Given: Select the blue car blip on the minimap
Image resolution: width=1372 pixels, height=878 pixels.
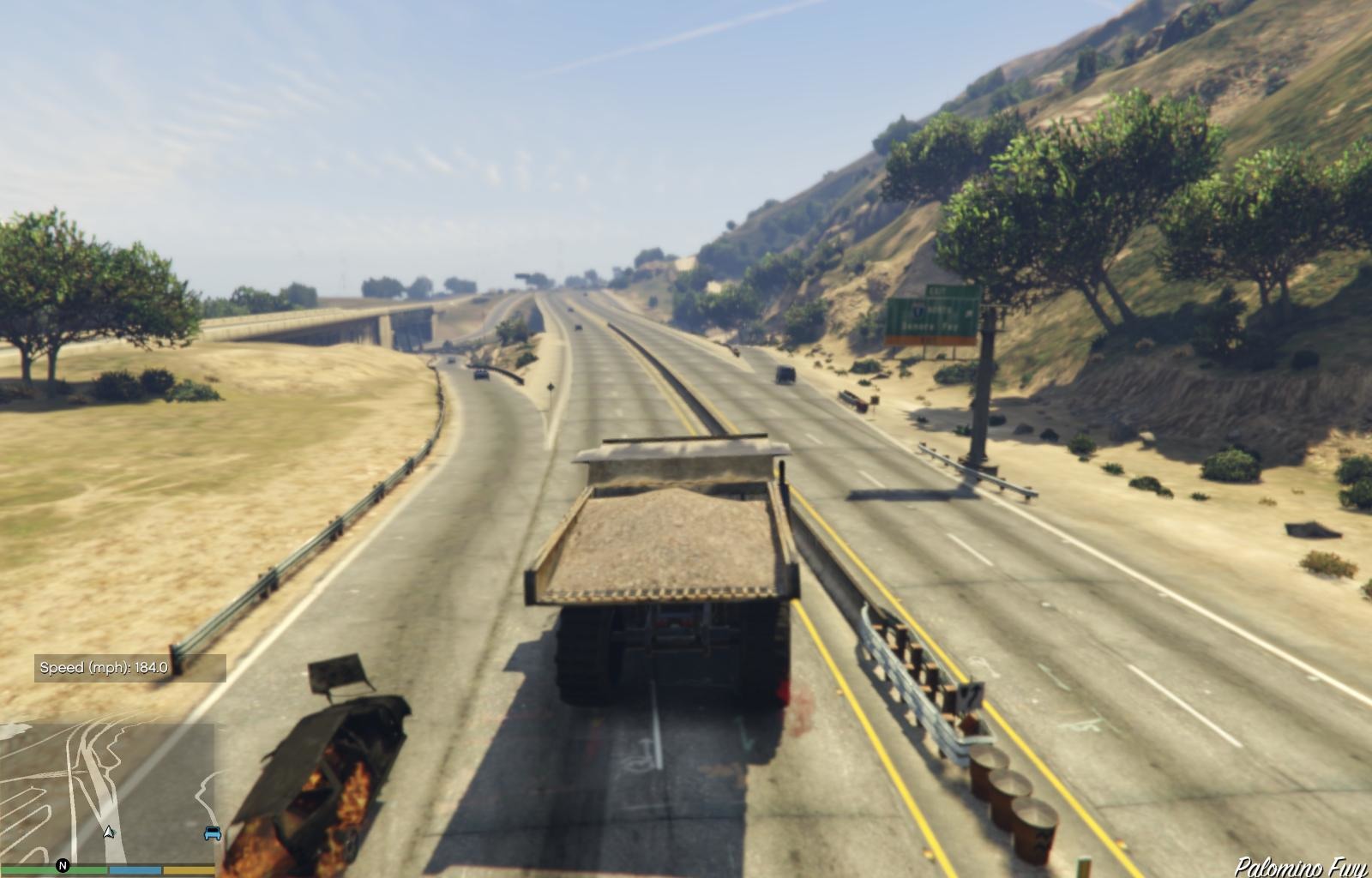Looking at the screenshot, I should [x=212, y=833].
